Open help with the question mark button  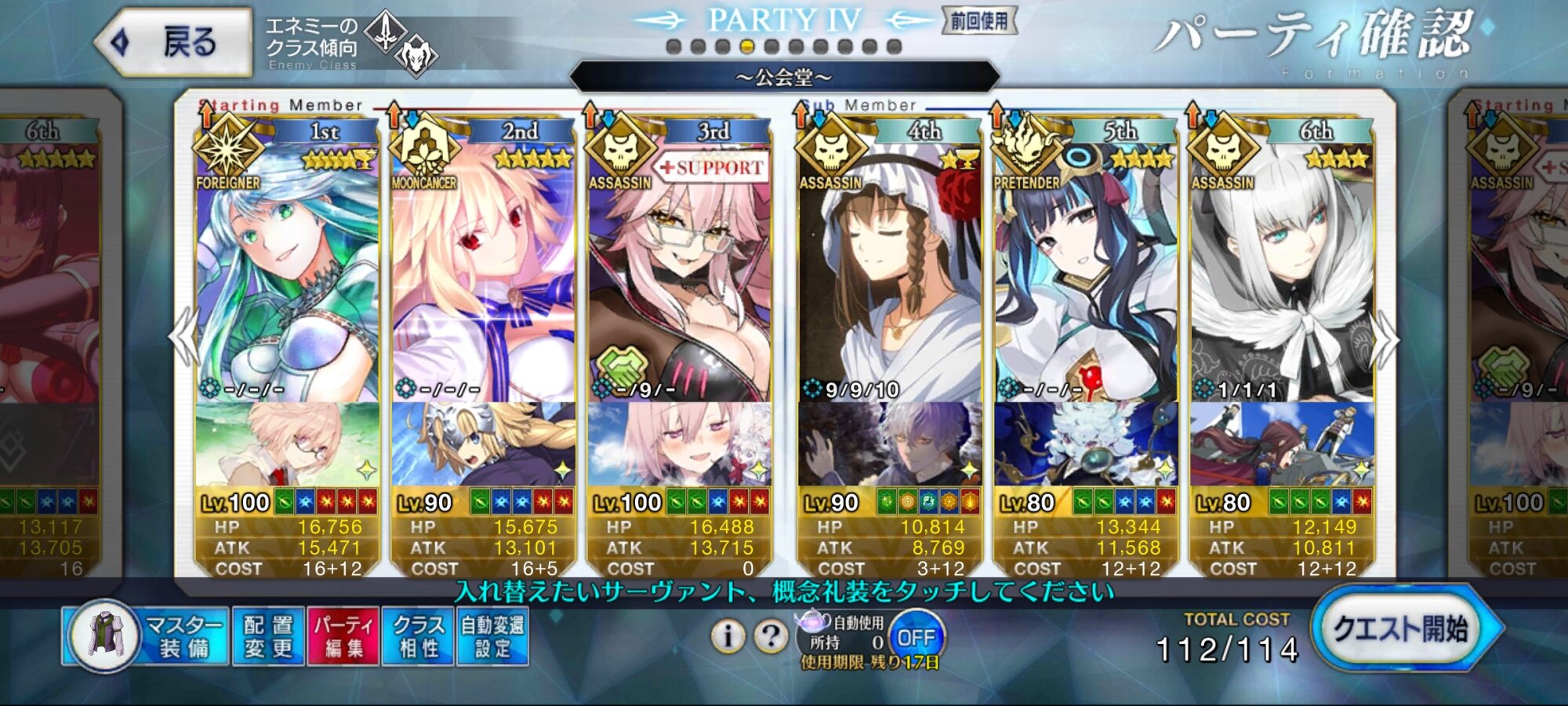pos(771,636)
